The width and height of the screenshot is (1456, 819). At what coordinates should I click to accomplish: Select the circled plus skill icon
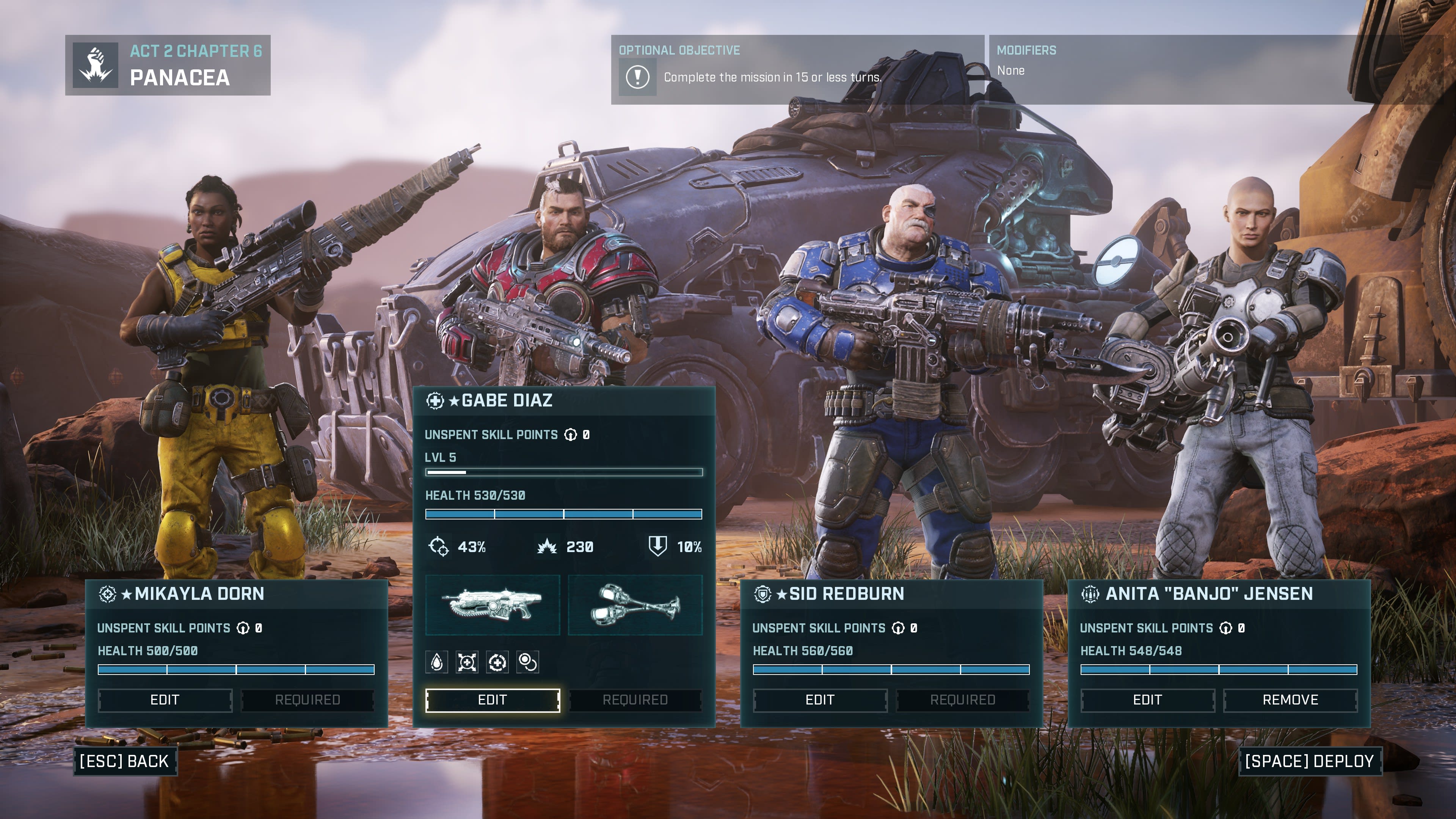point(497,662)
